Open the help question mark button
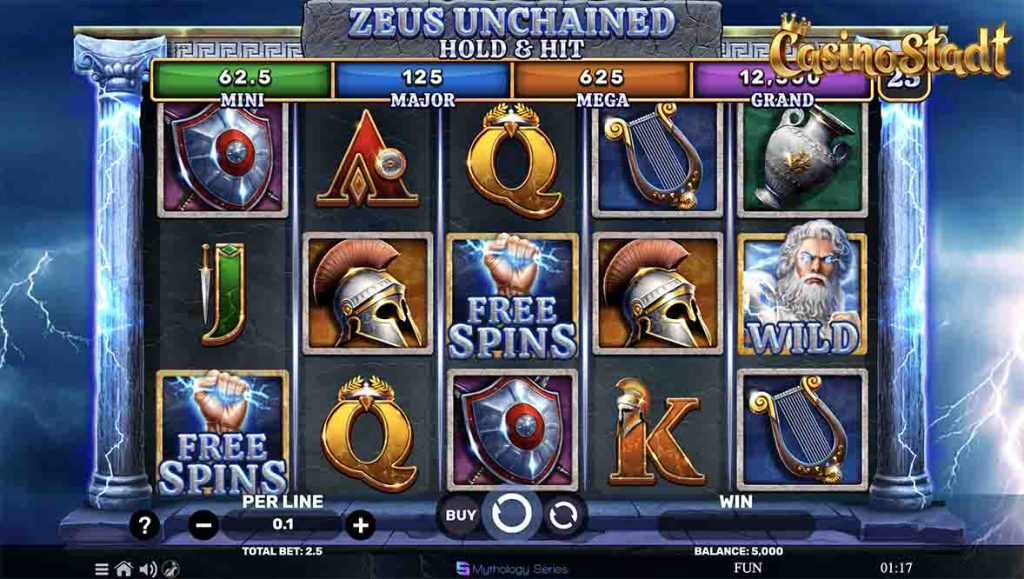This screenshot has width=1024, height=579. click(x=145, y=524)
